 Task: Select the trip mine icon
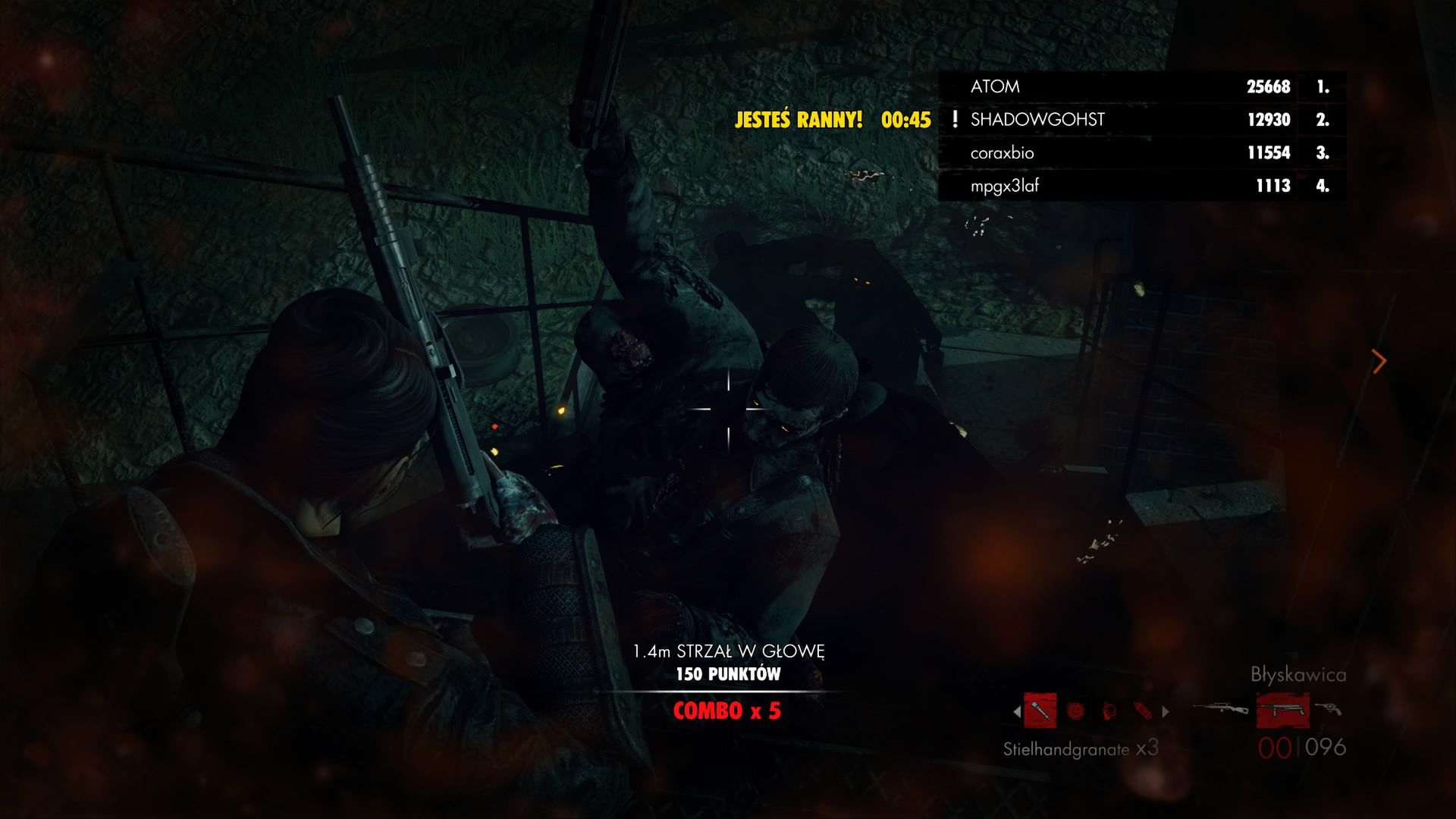[x=1109, y=711]
